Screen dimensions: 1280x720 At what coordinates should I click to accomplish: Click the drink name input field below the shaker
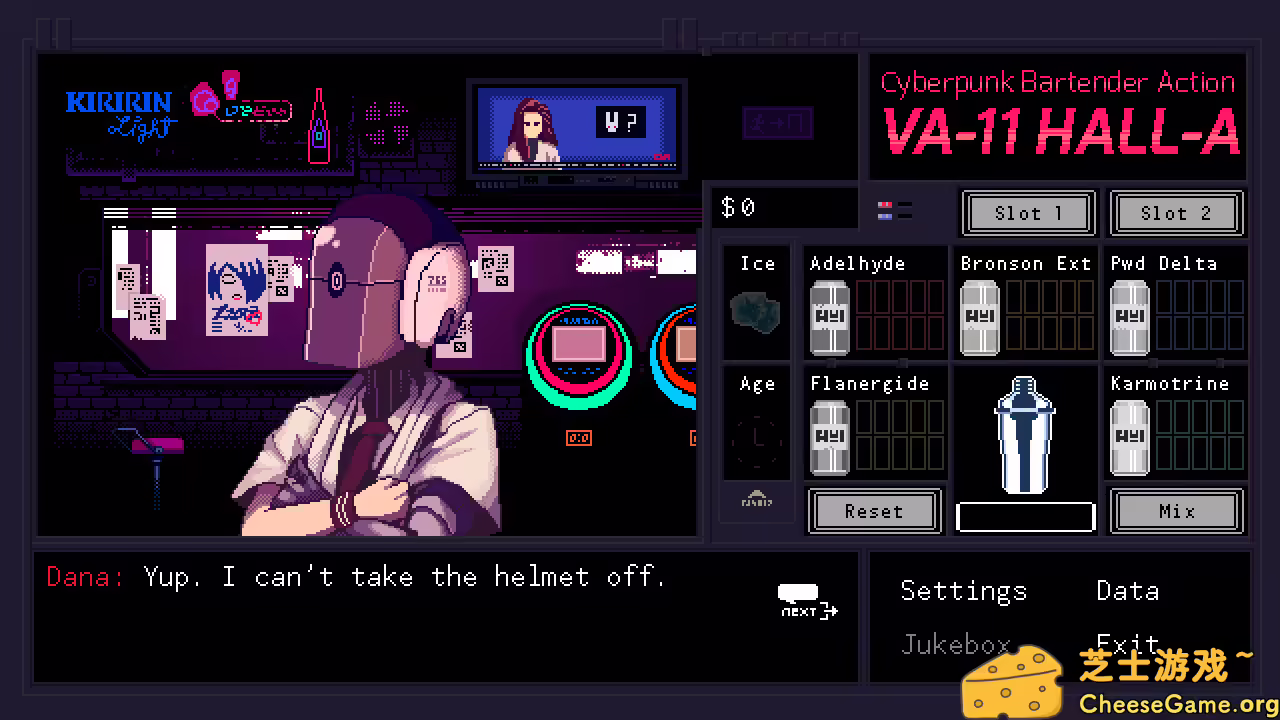click(1025, 515)
